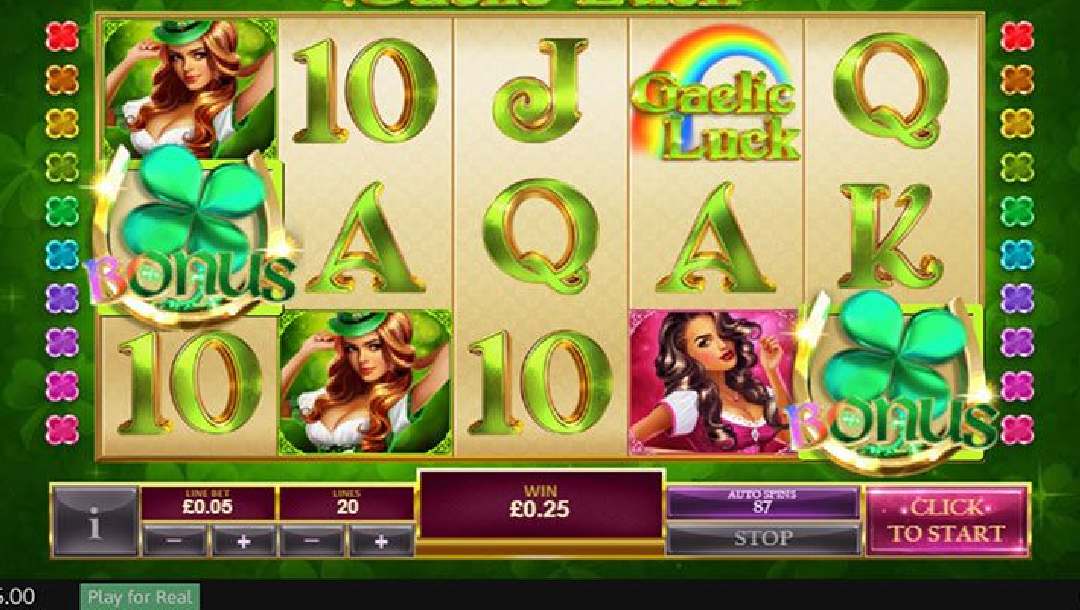
Task: Increase the line bet amount
Action: point(243,541)
